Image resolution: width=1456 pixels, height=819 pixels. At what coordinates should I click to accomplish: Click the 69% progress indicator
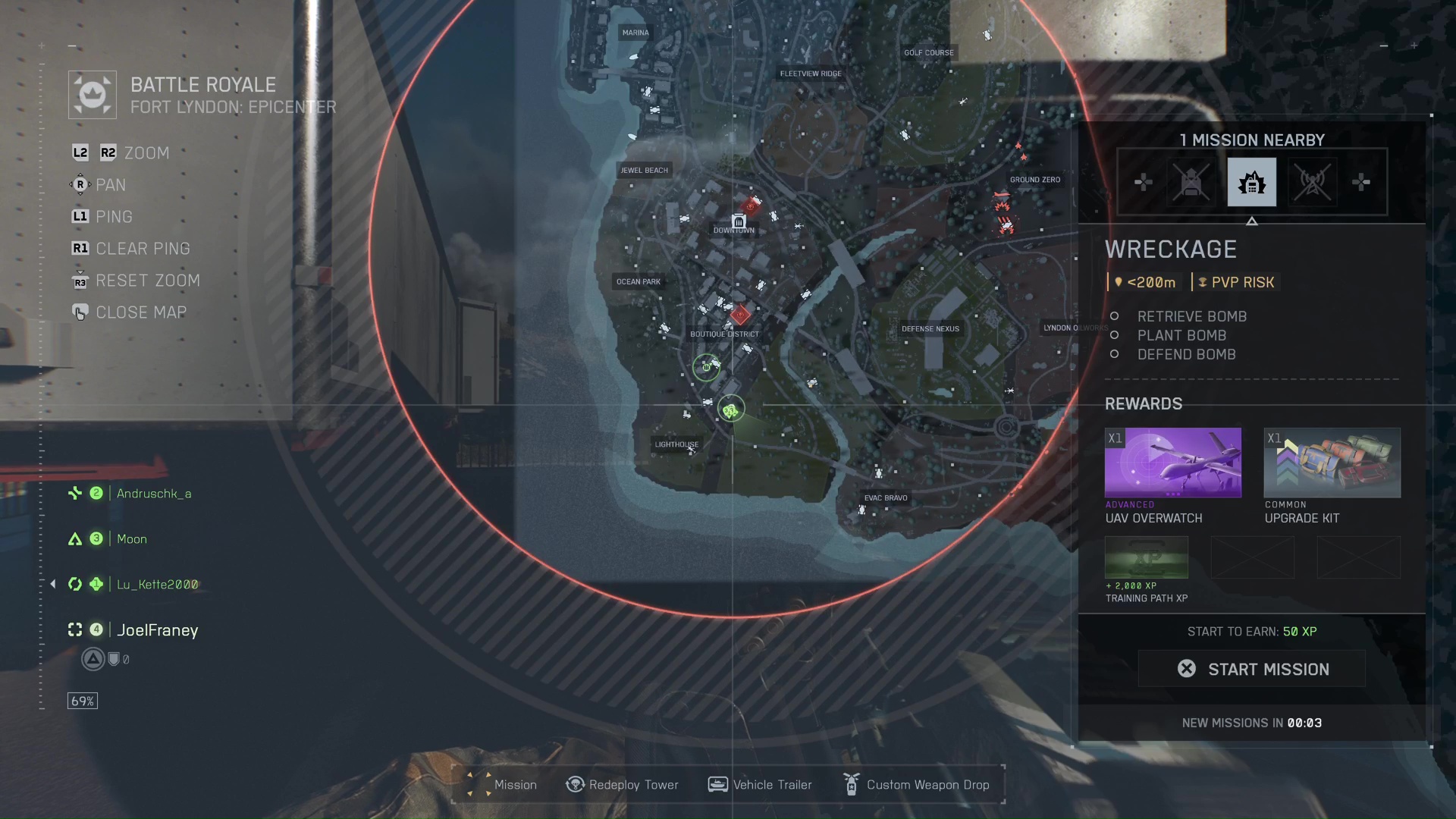point(82,700)
